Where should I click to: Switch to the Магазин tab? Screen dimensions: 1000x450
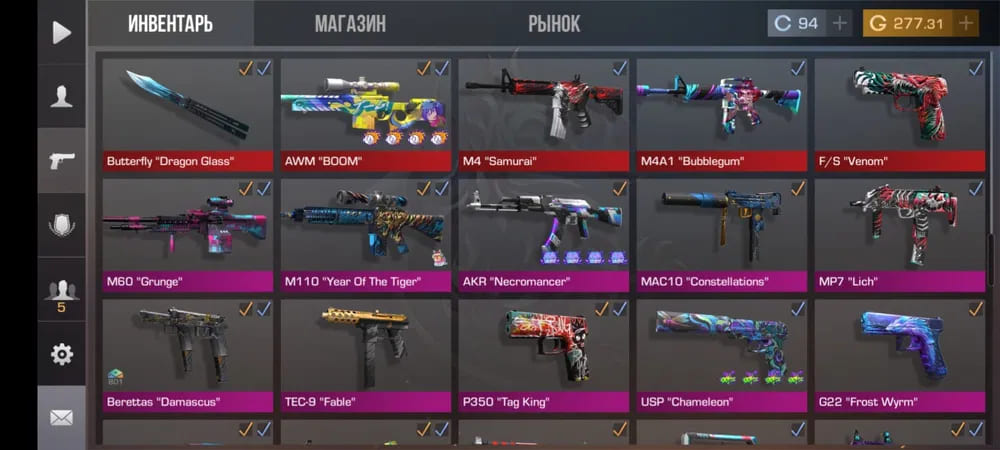pos(350,23)
